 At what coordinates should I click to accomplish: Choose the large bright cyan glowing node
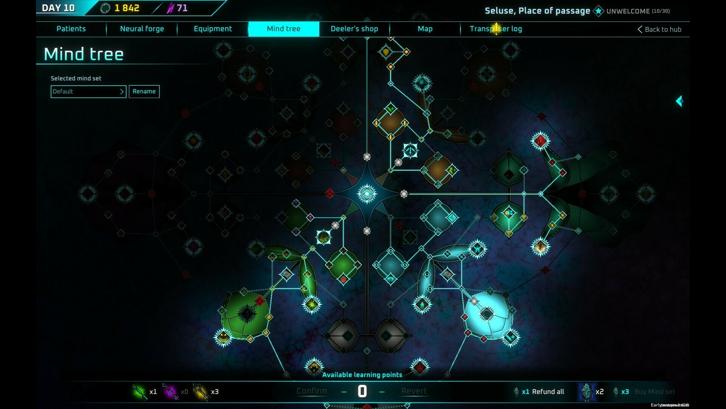point(488,313)
